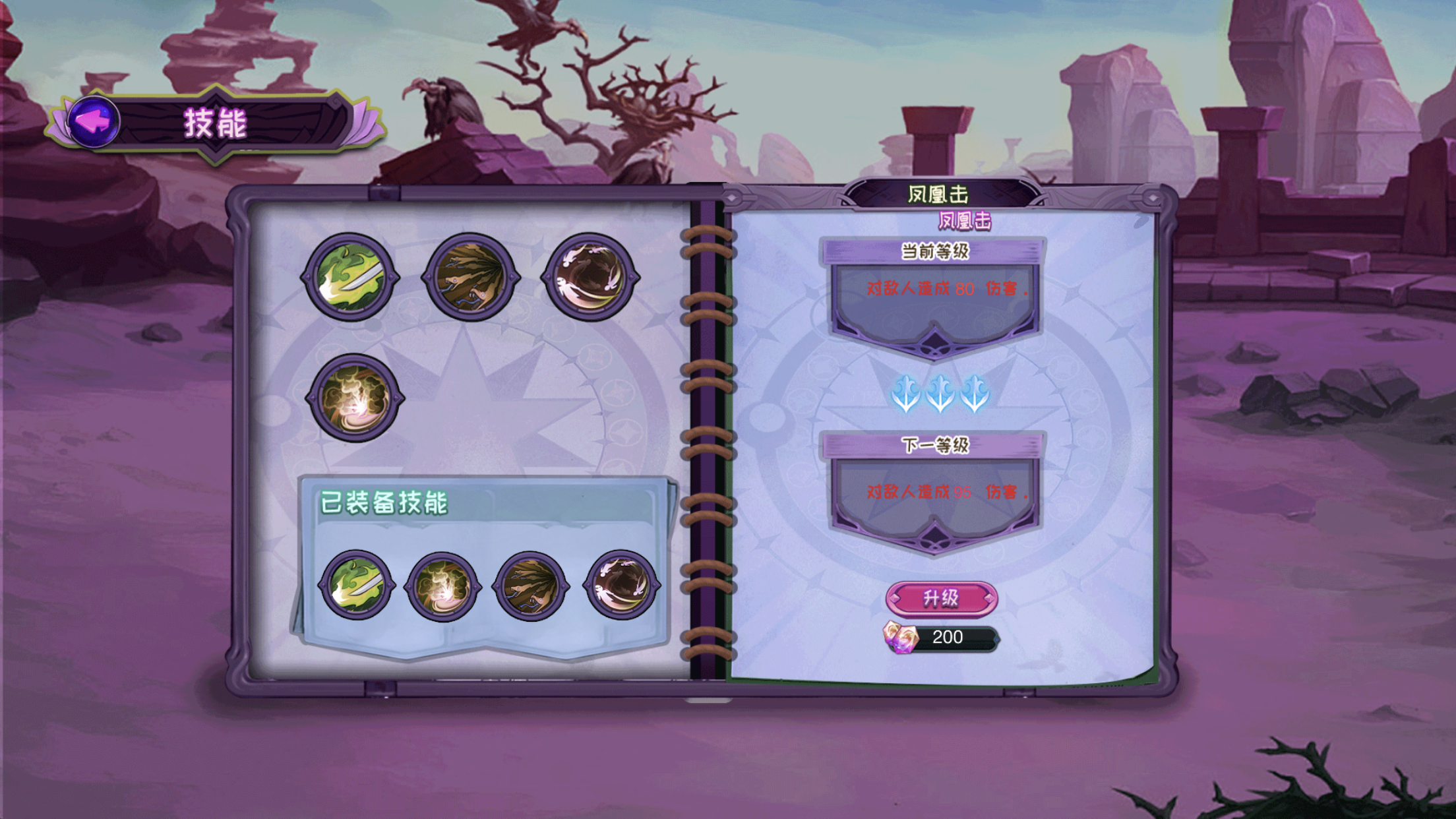Pick the swirling white spirits skill in the skill list
The image size is (1456, 819).
click(x=590, y=277)
